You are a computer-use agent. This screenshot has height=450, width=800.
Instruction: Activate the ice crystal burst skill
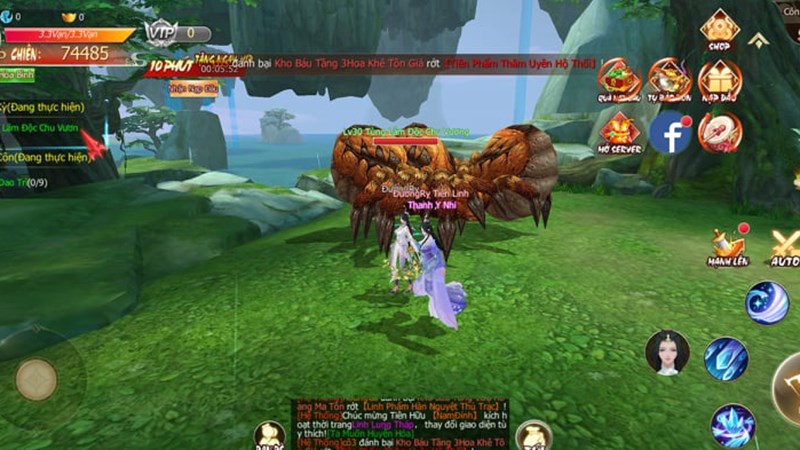(732, 423)
